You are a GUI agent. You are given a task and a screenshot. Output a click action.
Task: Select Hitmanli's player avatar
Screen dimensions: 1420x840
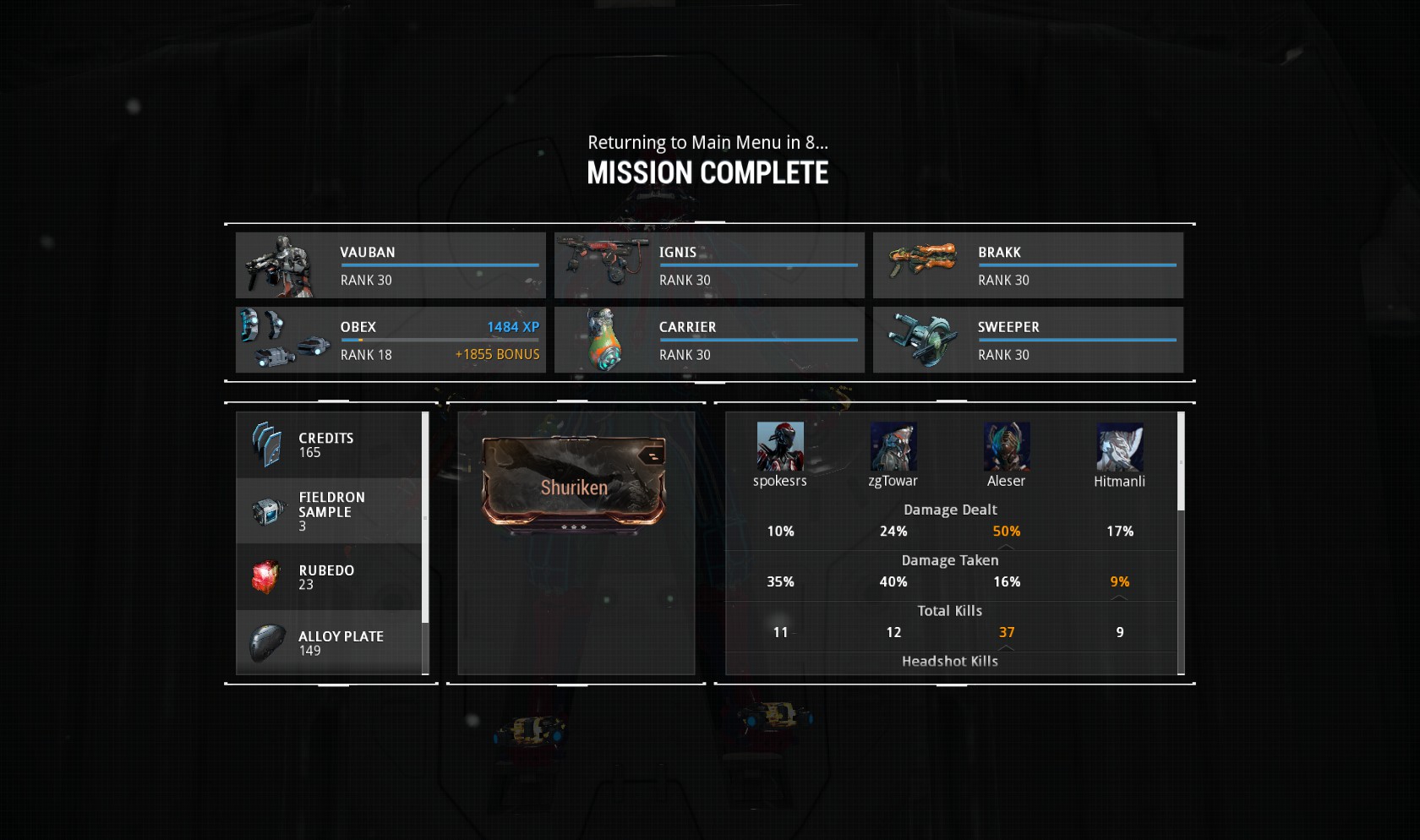pos(1120,446)
